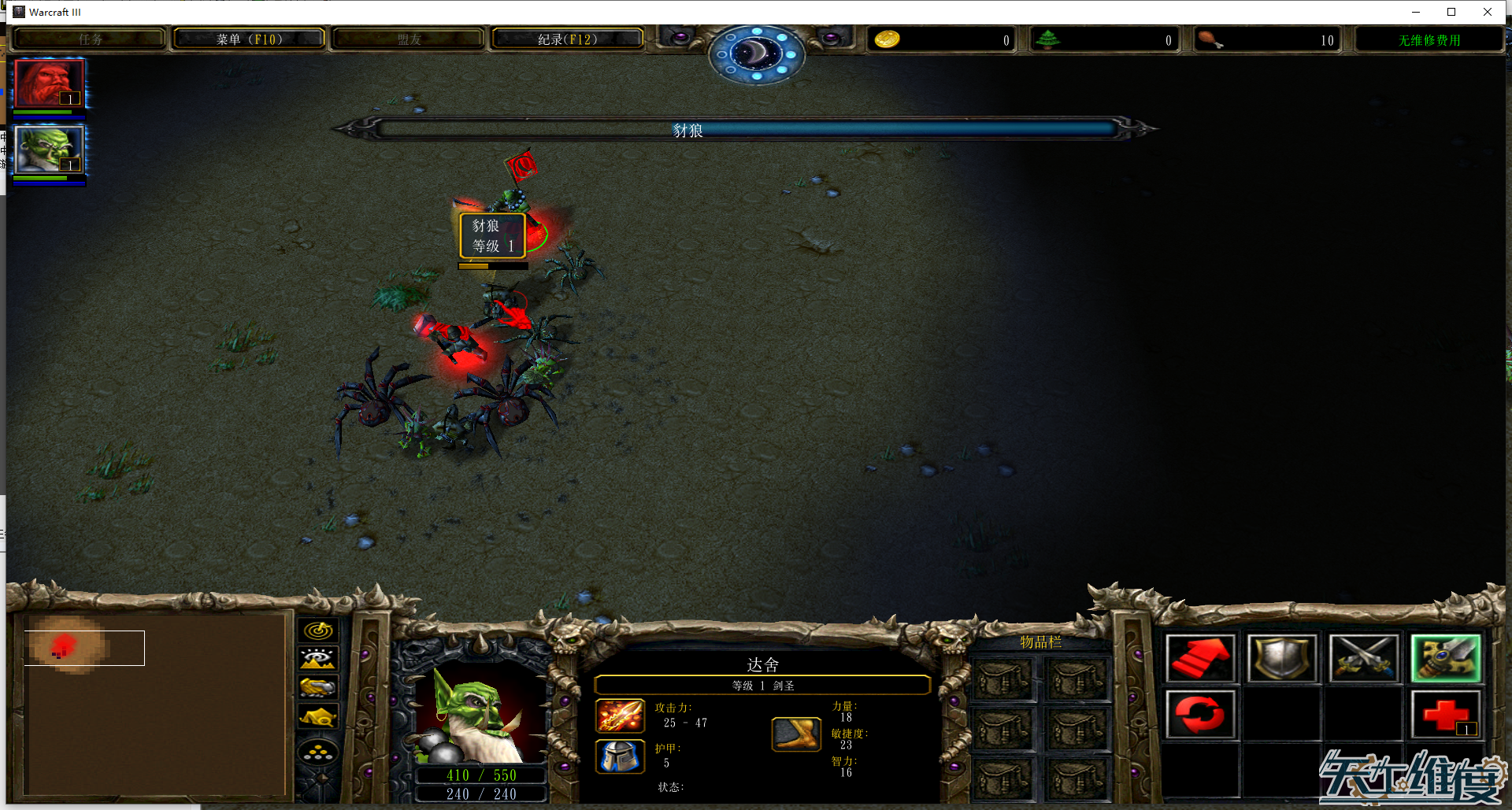Open the 菜单 (F10) game menu
Viewport: 1512px width, 810px height.
click(249, 39)
